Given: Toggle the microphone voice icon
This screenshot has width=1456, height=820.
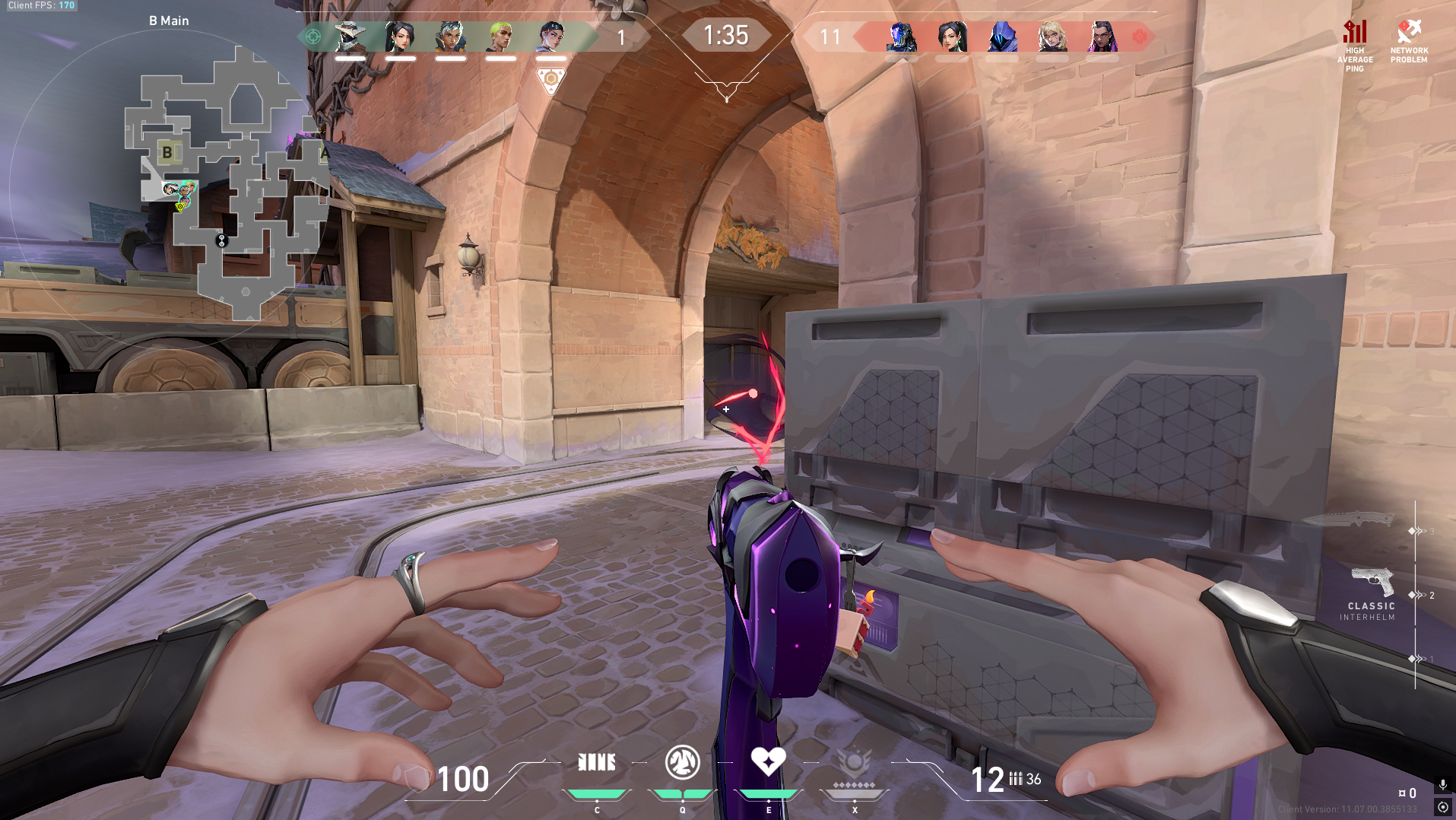Looking at the screenshot, I should tap(1442, 784).
